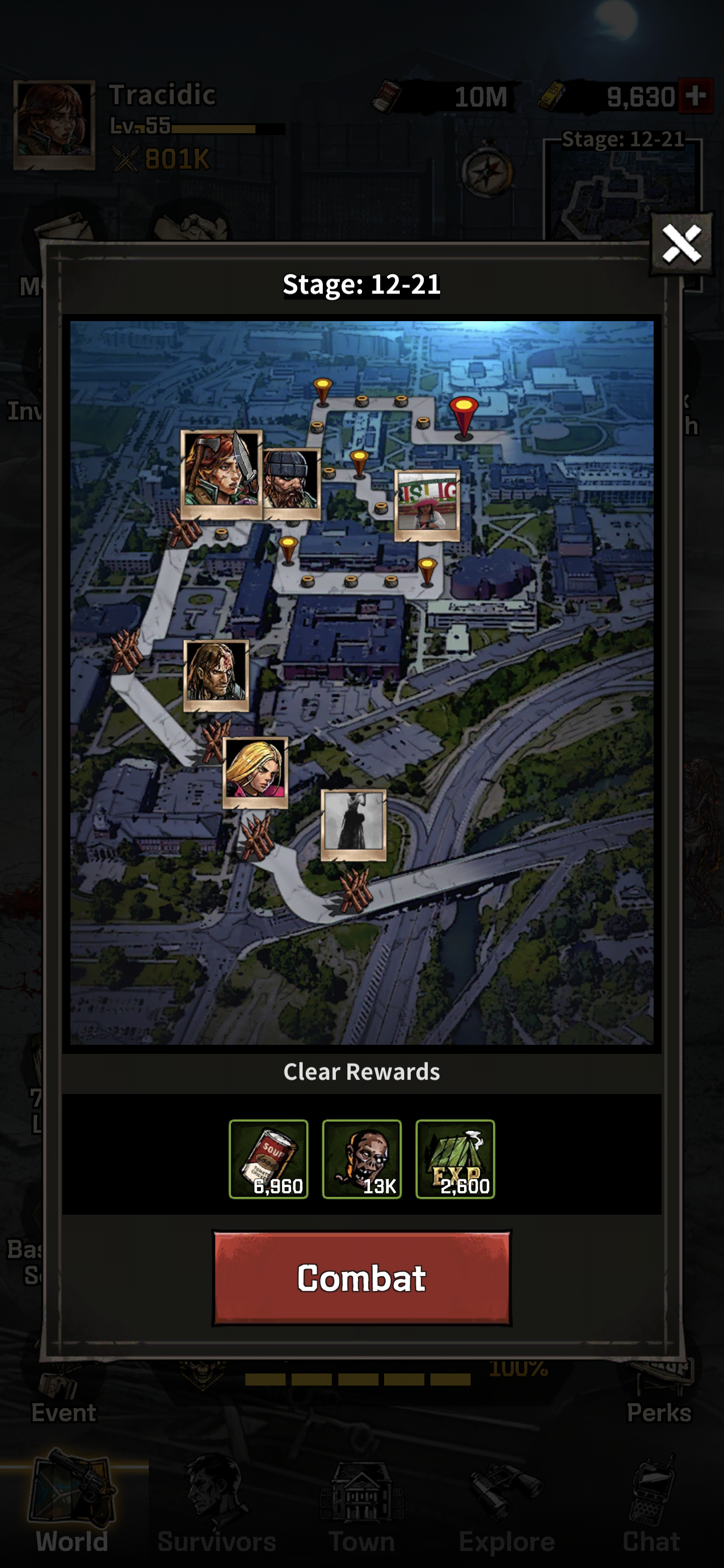Start the stage with the Combat button

(361, 1277)
